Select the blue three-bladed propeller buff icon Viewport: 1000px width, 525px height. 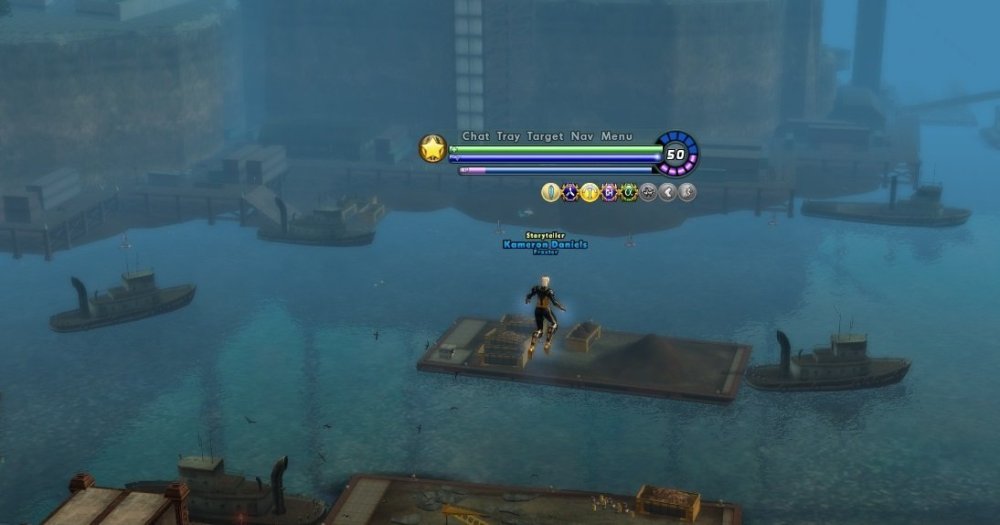(570, 192)
